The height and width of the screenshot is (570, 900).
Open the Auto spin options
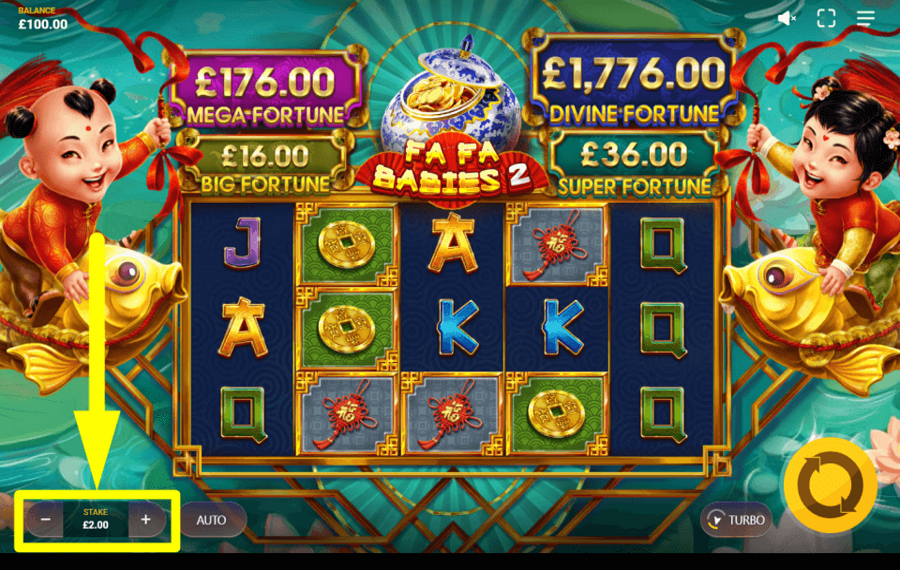(x=211, y=520)
